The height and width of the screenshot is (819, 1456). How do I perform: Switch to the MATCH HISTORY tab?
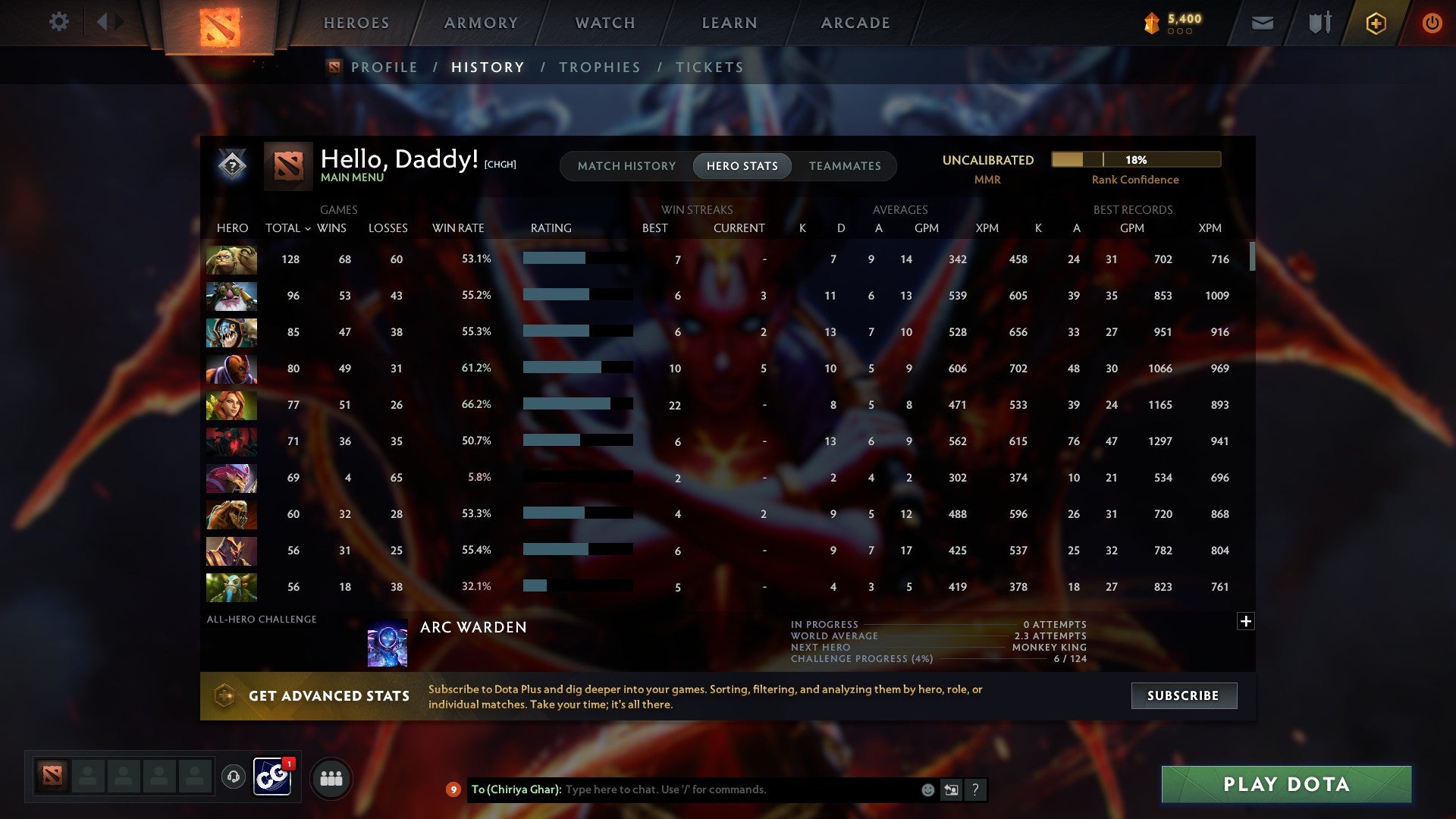[x=626, y=165]
